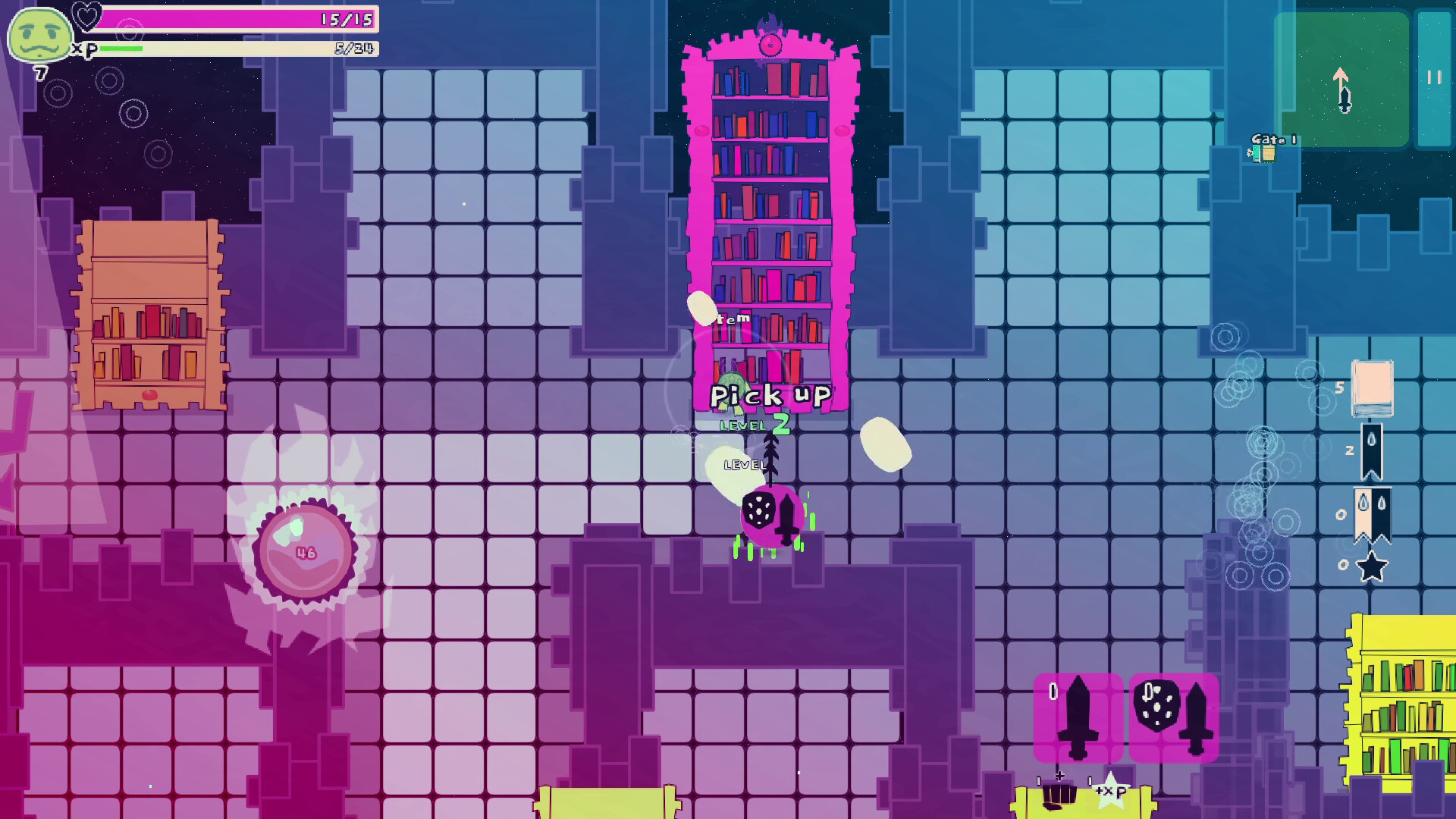Click the single-drop banner icon
1456x819 pixels.
1371,451
